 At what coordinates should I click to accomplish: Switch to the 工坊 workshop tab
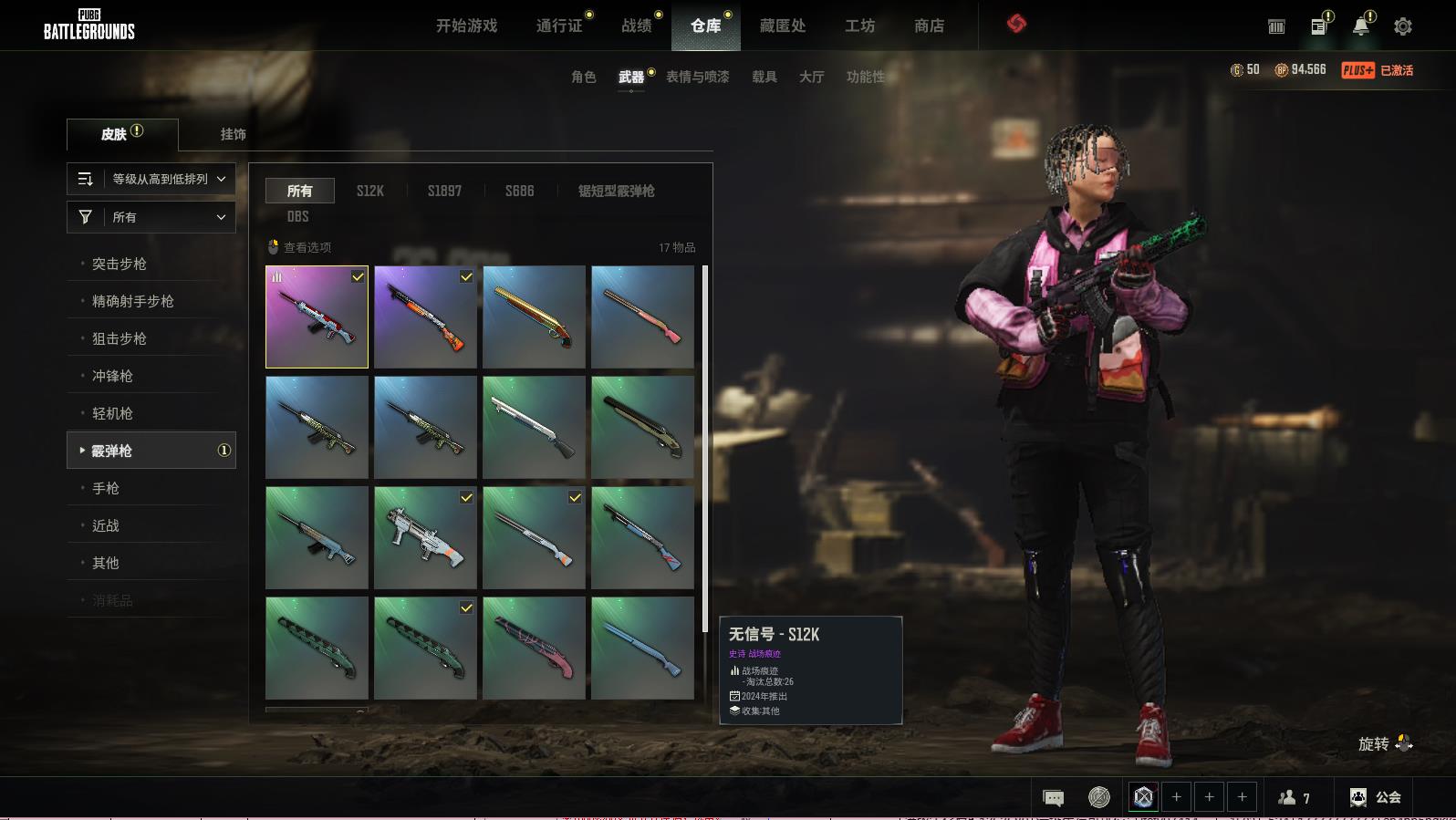859,26
